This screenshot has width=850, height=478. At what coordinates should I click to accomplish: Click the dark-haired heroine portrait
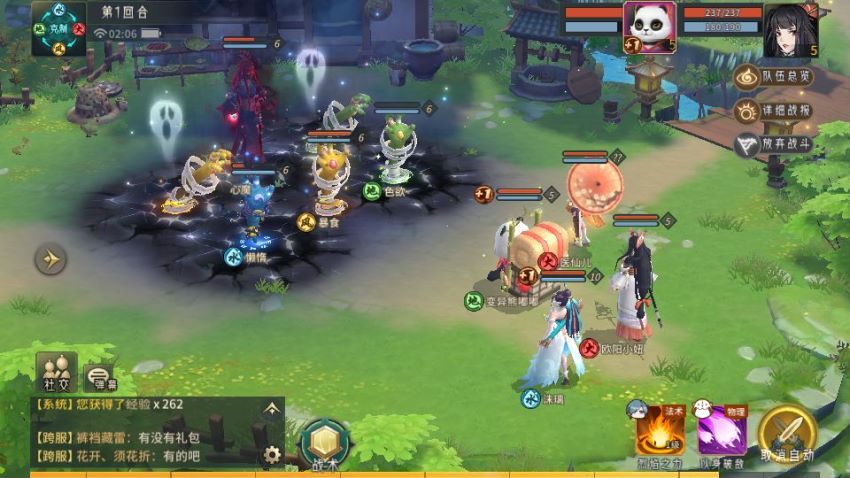click(790, 30)
